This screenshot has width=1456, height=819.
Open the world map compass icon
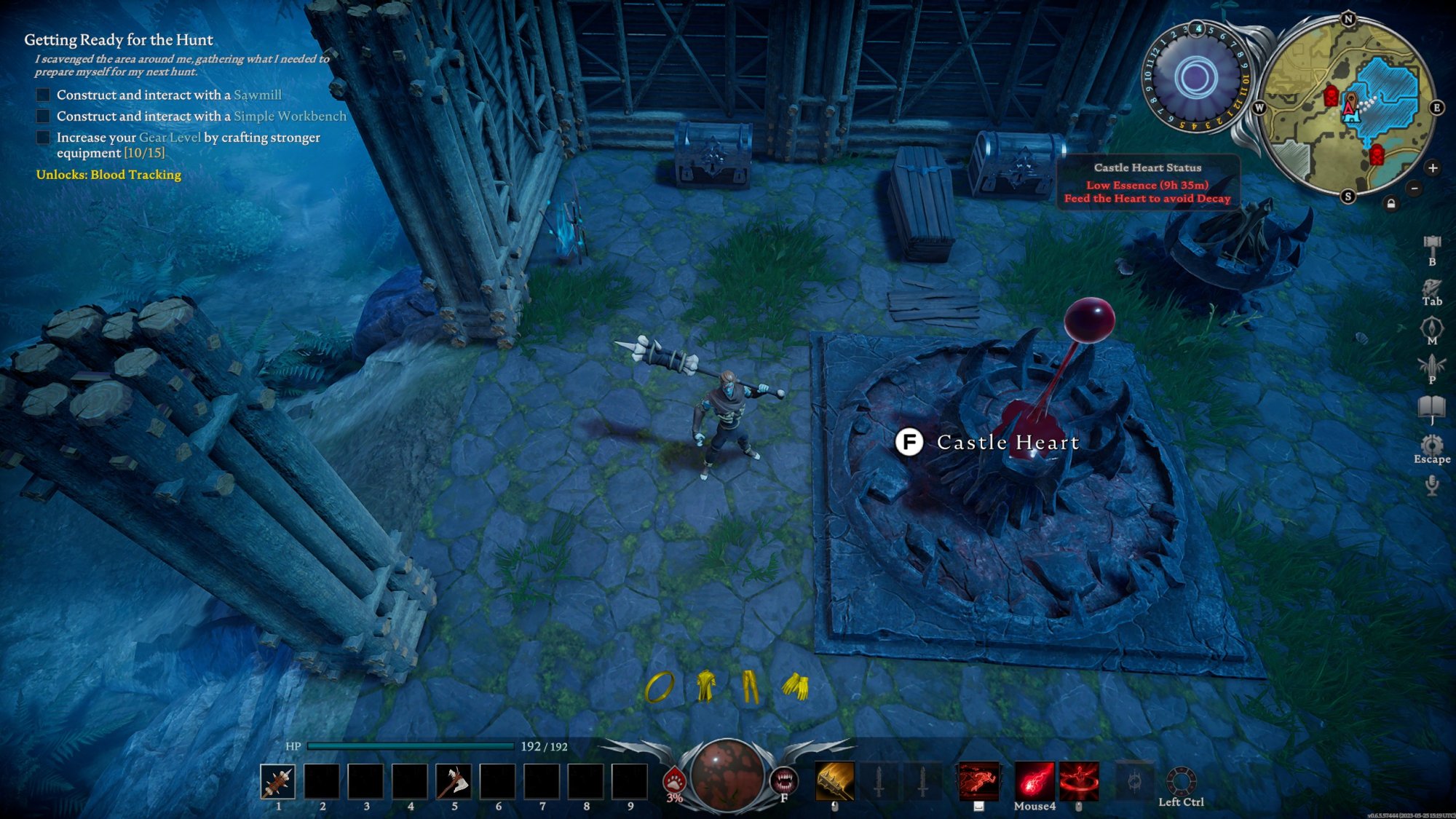(1432, 327)
